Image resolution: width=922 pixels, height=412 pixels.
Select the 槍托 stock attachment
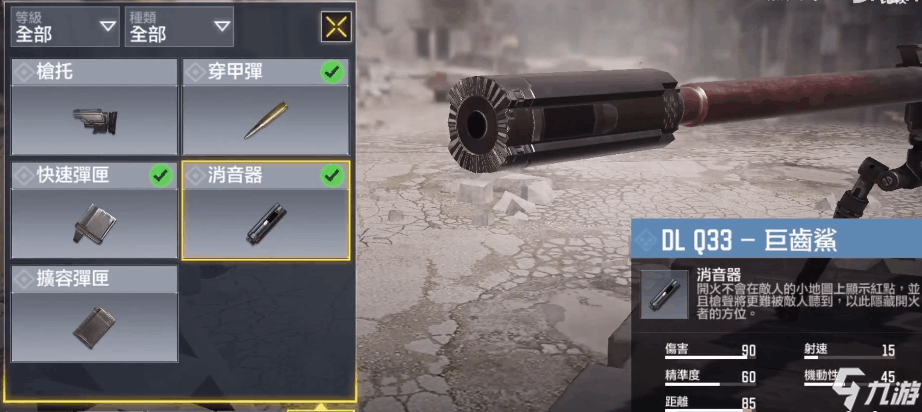click(94, 108)
